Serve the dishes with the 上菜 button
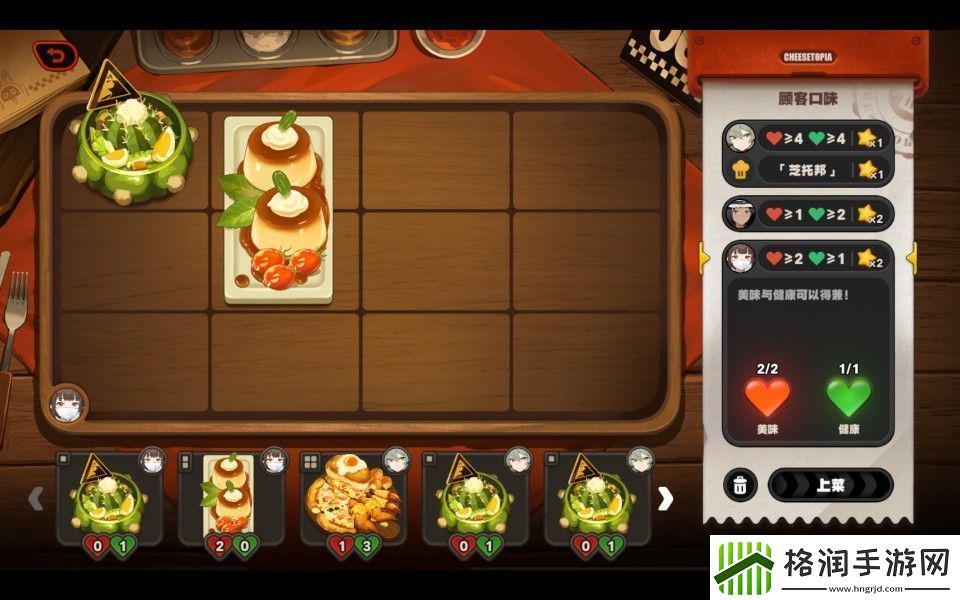 point(829,485)
